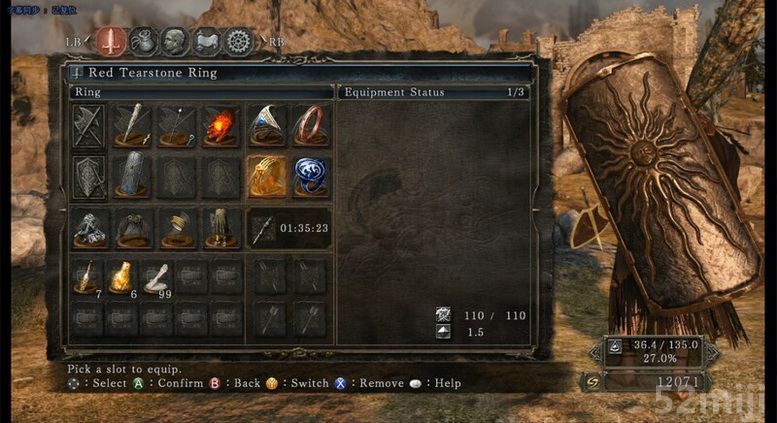Select the mace weapon slot

[132, 126]
